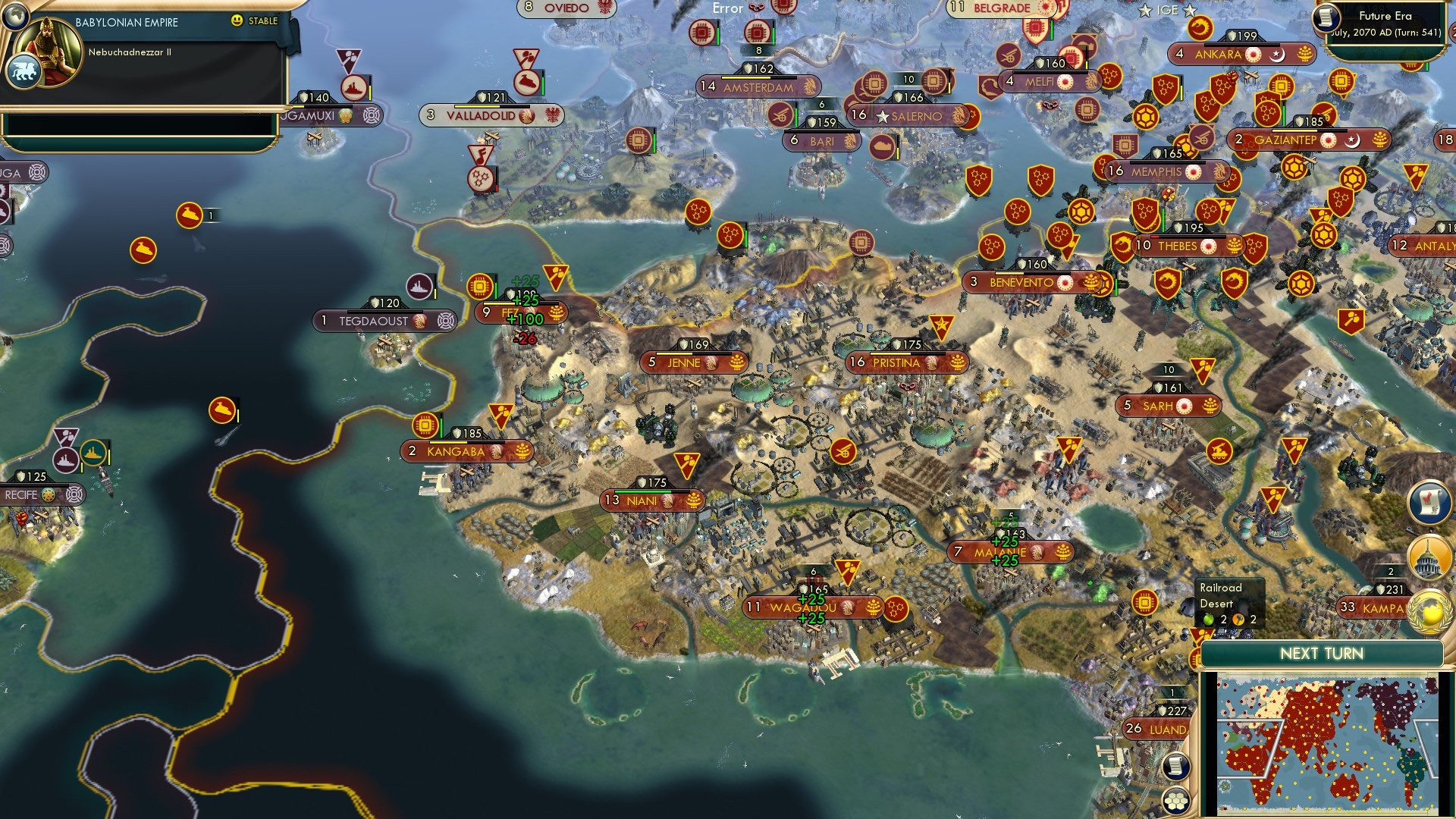Toggle Strategic View with the hex icon
This screenshot has height=819, width=1456.
(1175, 801)
